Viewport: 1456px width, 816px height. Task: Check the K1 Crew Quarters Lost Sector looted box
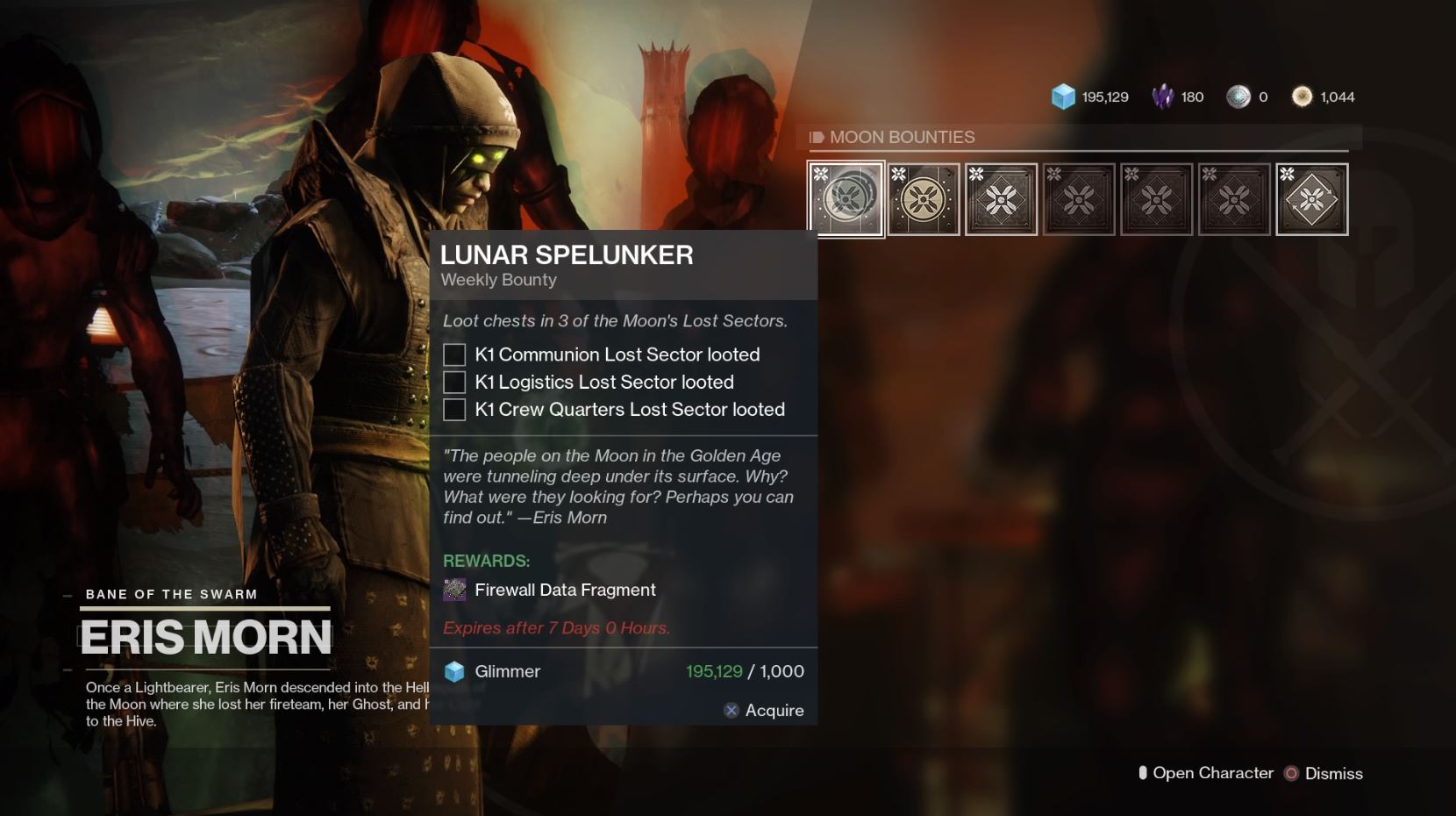point(453,409)
